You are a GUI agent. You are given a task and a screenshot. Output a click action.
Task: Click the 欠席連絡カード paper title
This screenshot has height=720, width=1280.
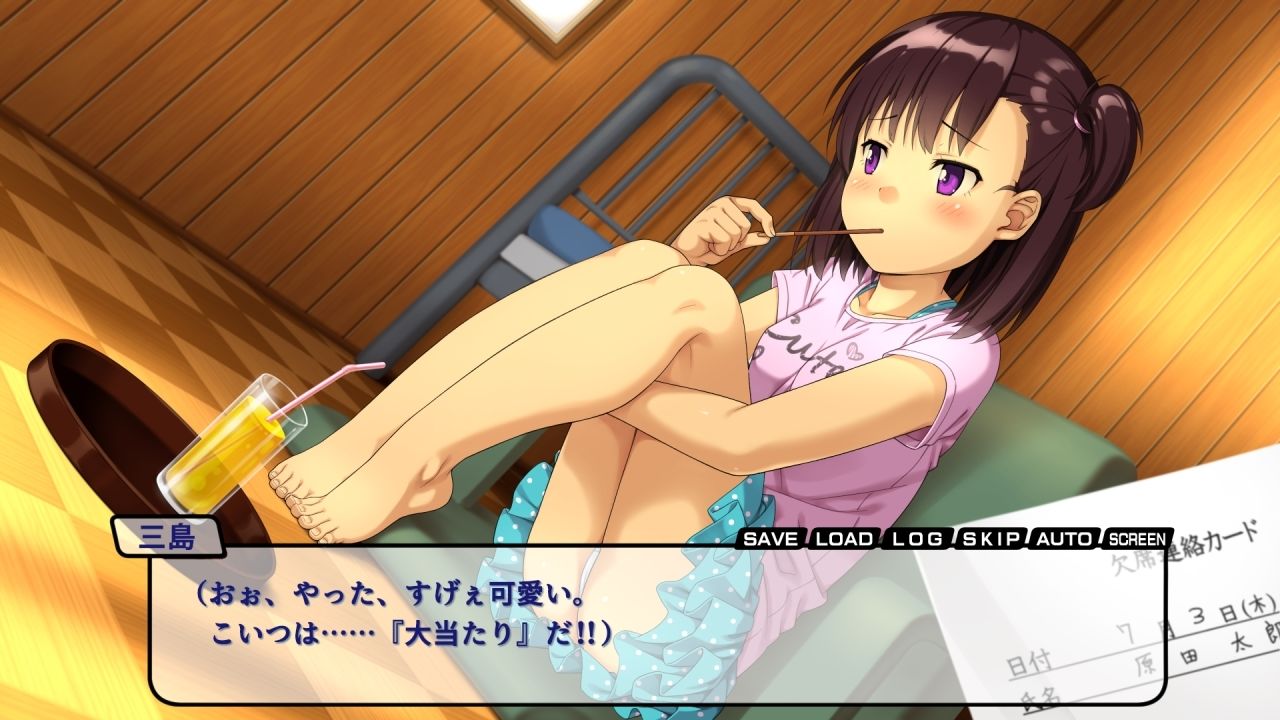tap(1190, 550)
